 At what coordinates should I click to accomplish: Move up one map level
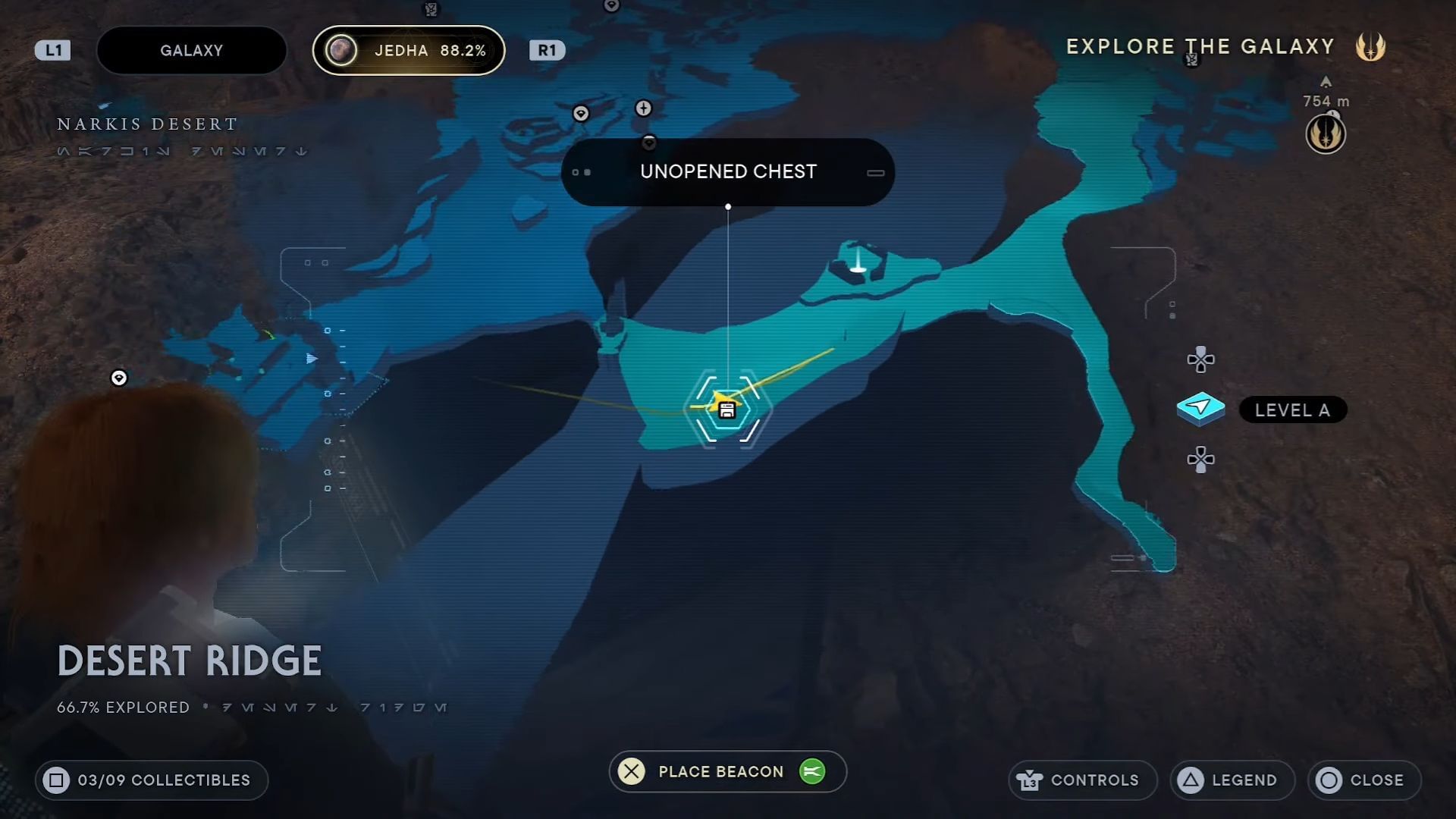click(1200, 359)
